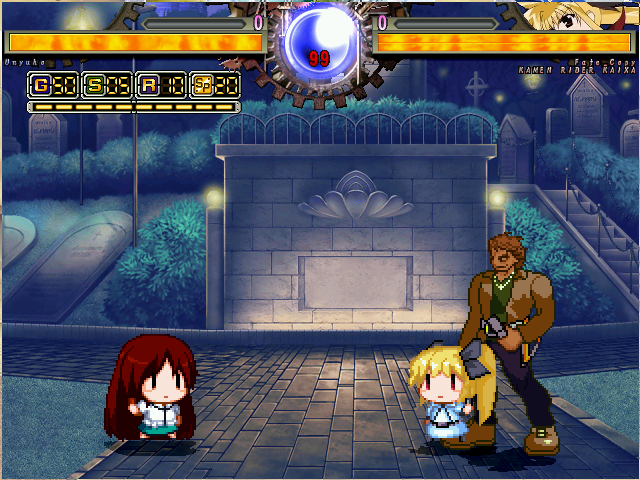
Task: Select the blue G gauge icon
Action: (42, 85)
